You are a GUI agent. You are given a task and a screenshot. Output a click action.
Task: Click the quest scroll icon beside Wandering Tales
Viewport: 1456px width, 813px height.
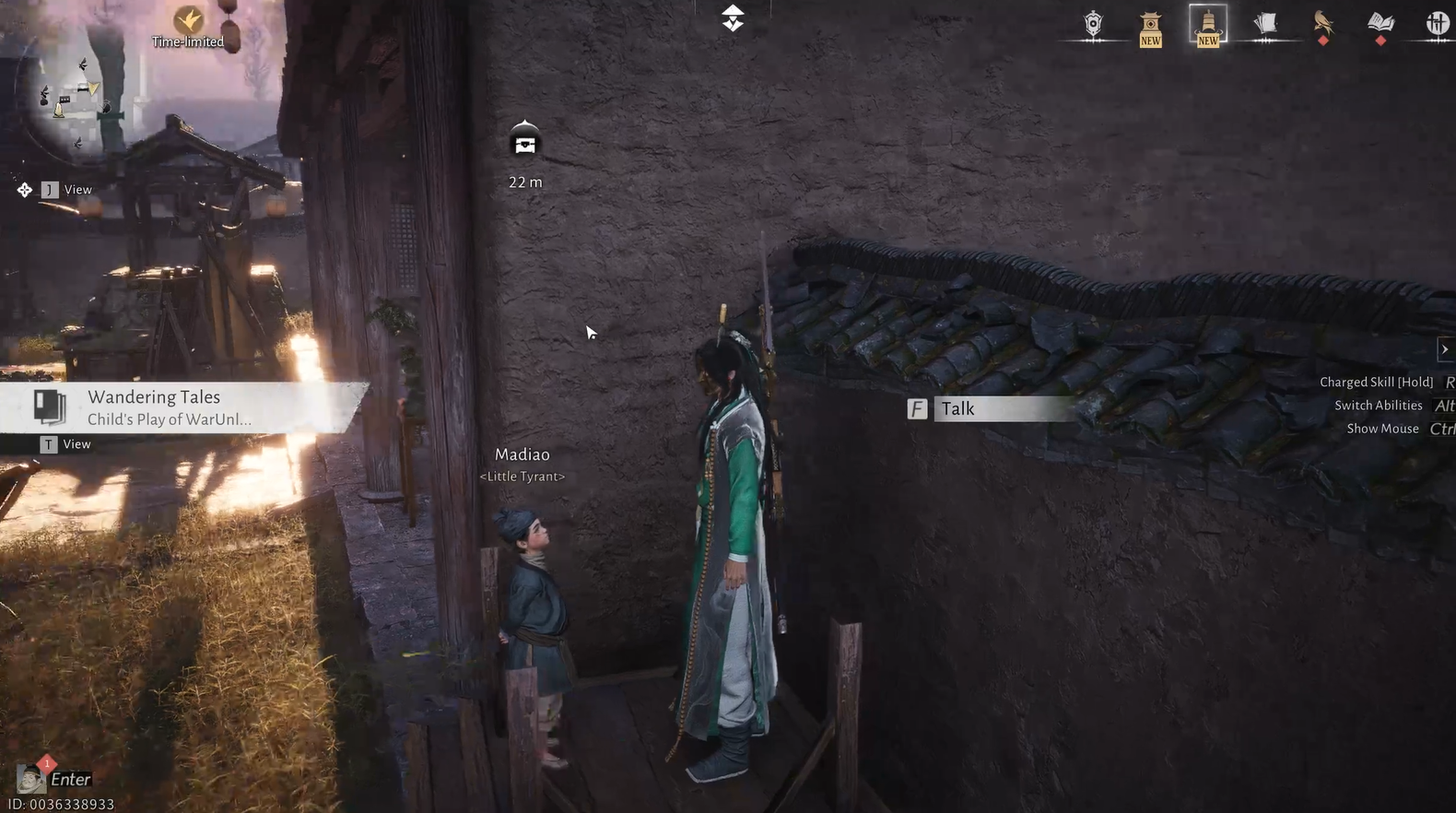coord(48,406)
